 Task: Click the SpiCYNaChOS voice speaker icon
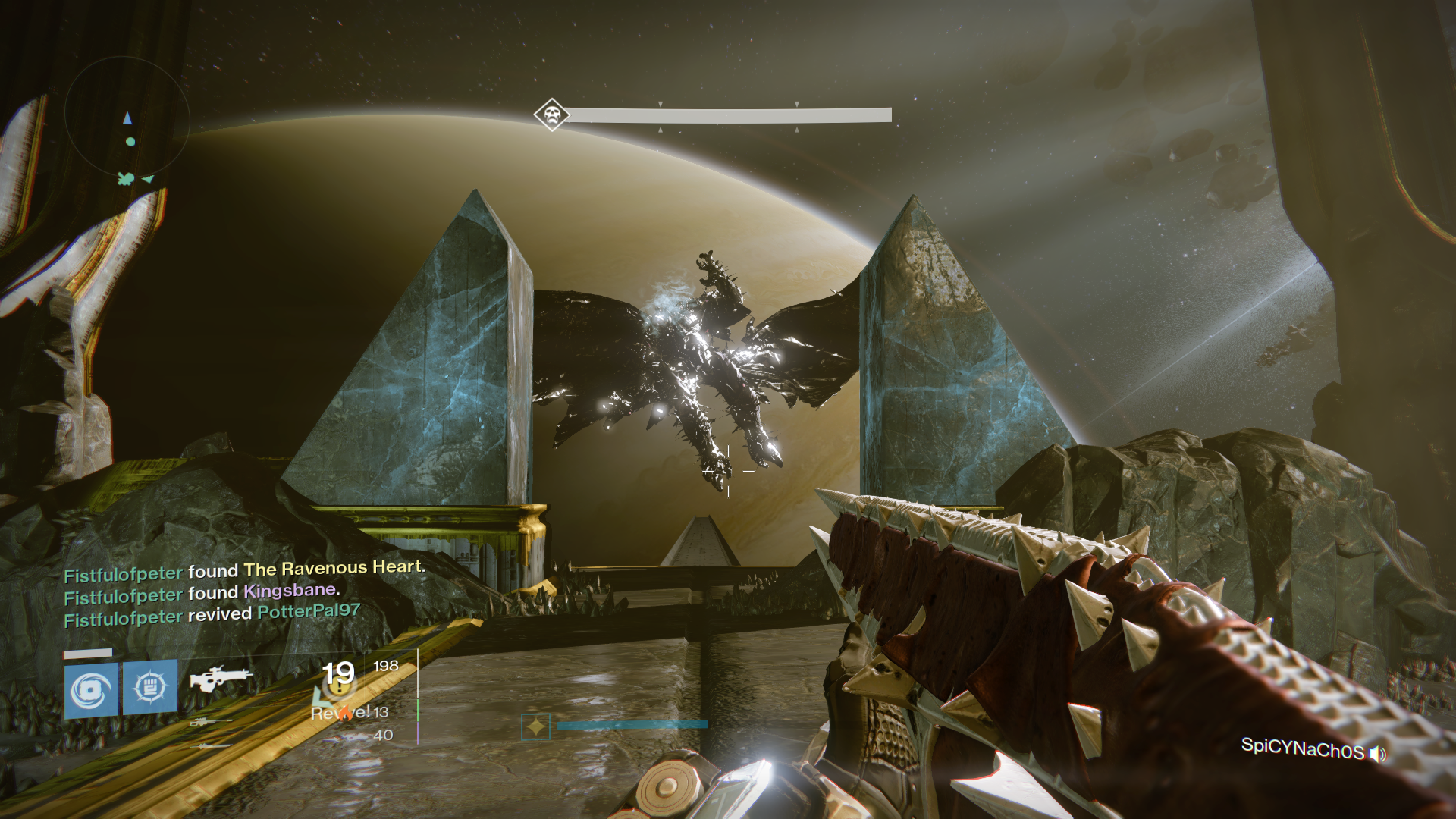(1378, 754)
